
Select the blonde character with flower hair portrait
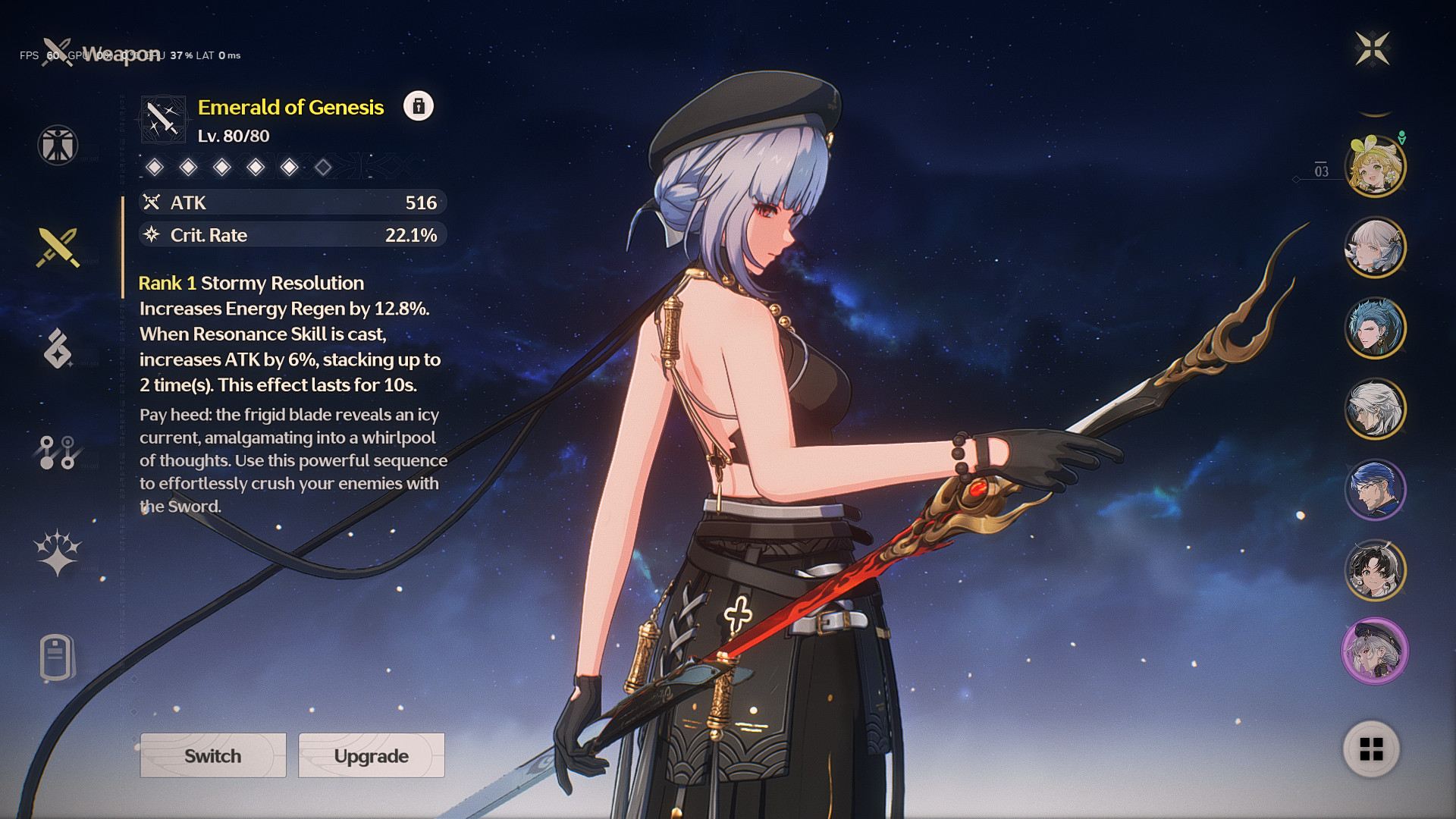1375,166
